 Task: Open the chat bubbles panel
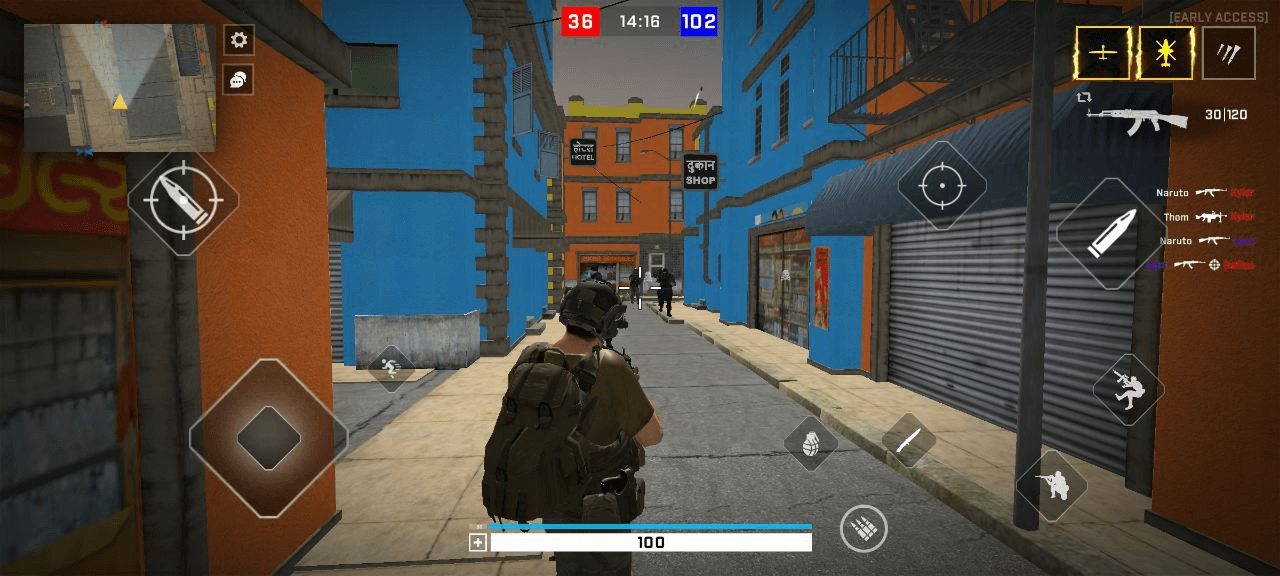coord(238,80)
